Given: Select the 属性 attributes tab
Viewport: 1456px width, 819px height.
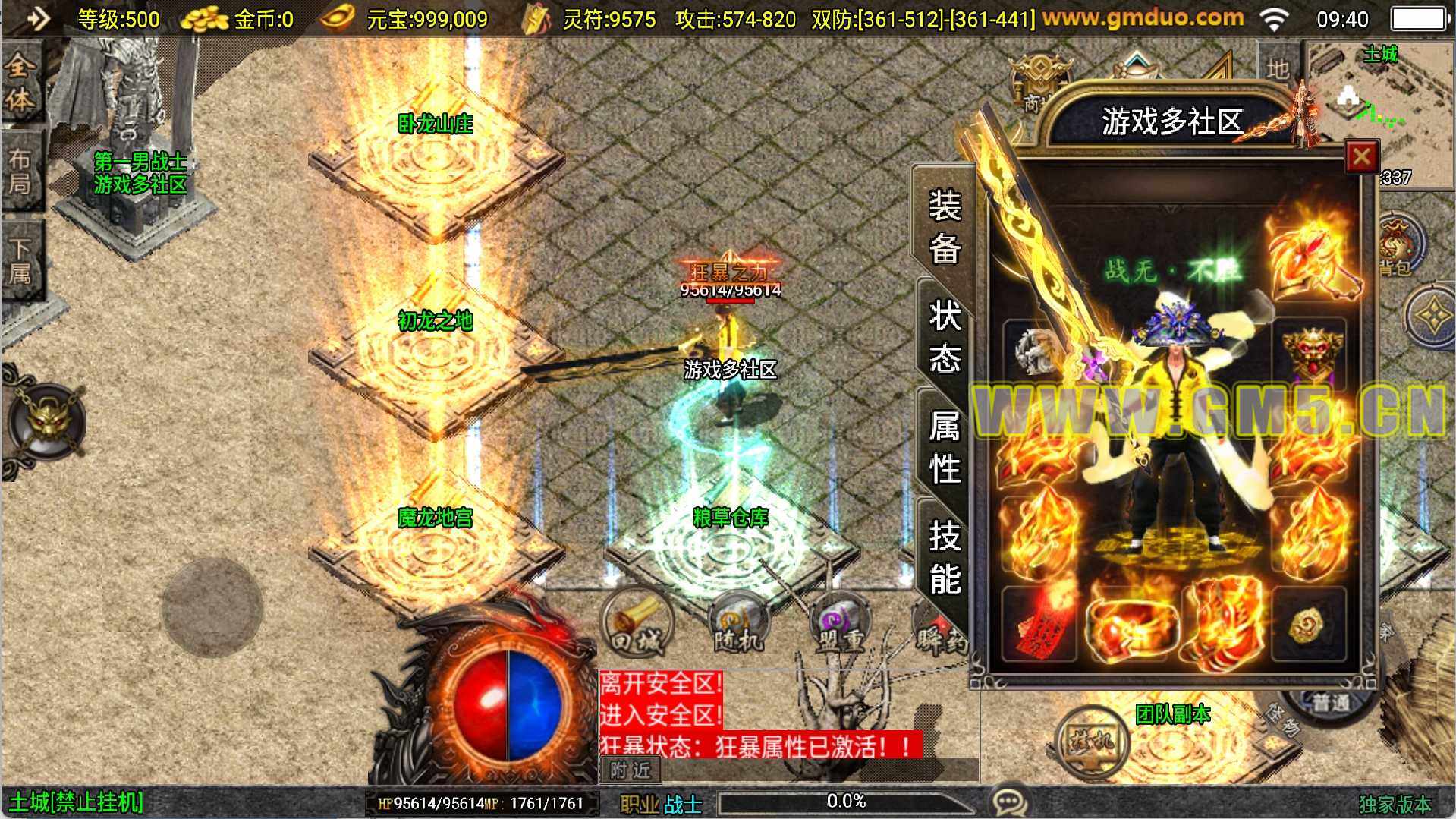Looking at the screenshot, I should click(945, 447).
